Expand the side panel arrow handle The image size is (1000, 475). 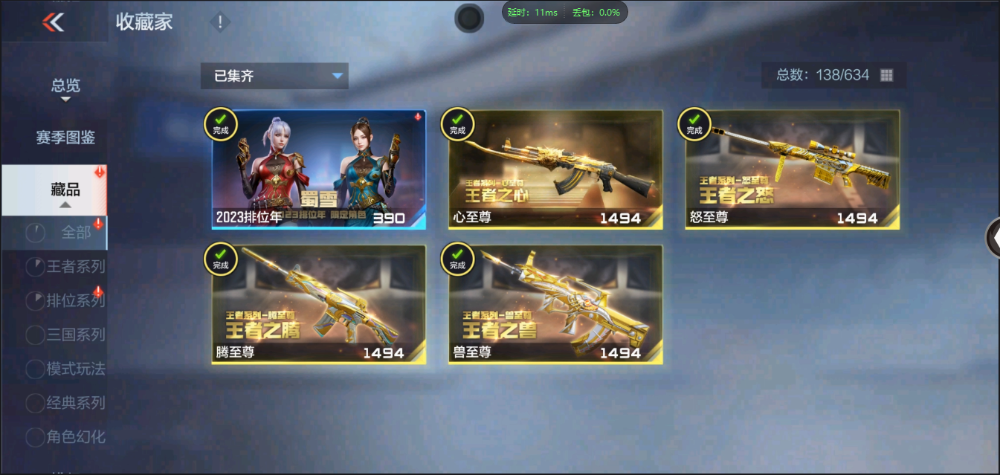[x=992, y=237]
